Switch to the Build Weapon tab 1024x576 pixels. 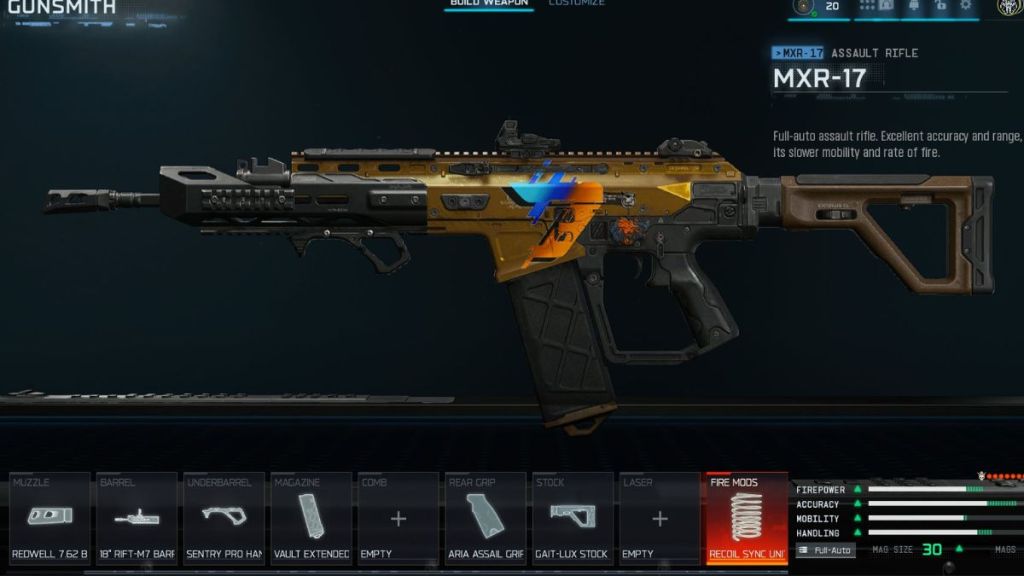pos(489,4)
